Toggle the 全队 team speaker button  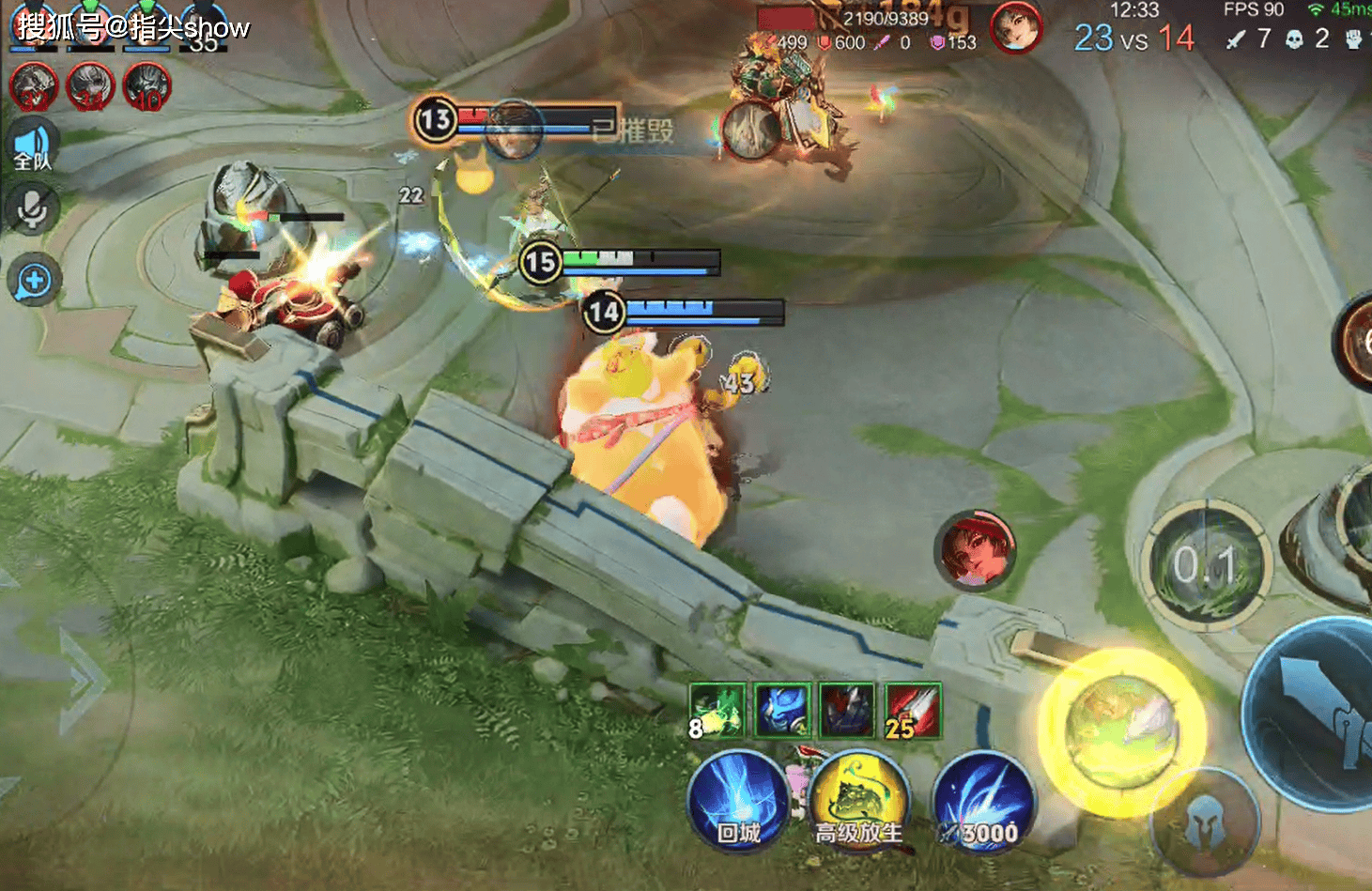(34, 149)
